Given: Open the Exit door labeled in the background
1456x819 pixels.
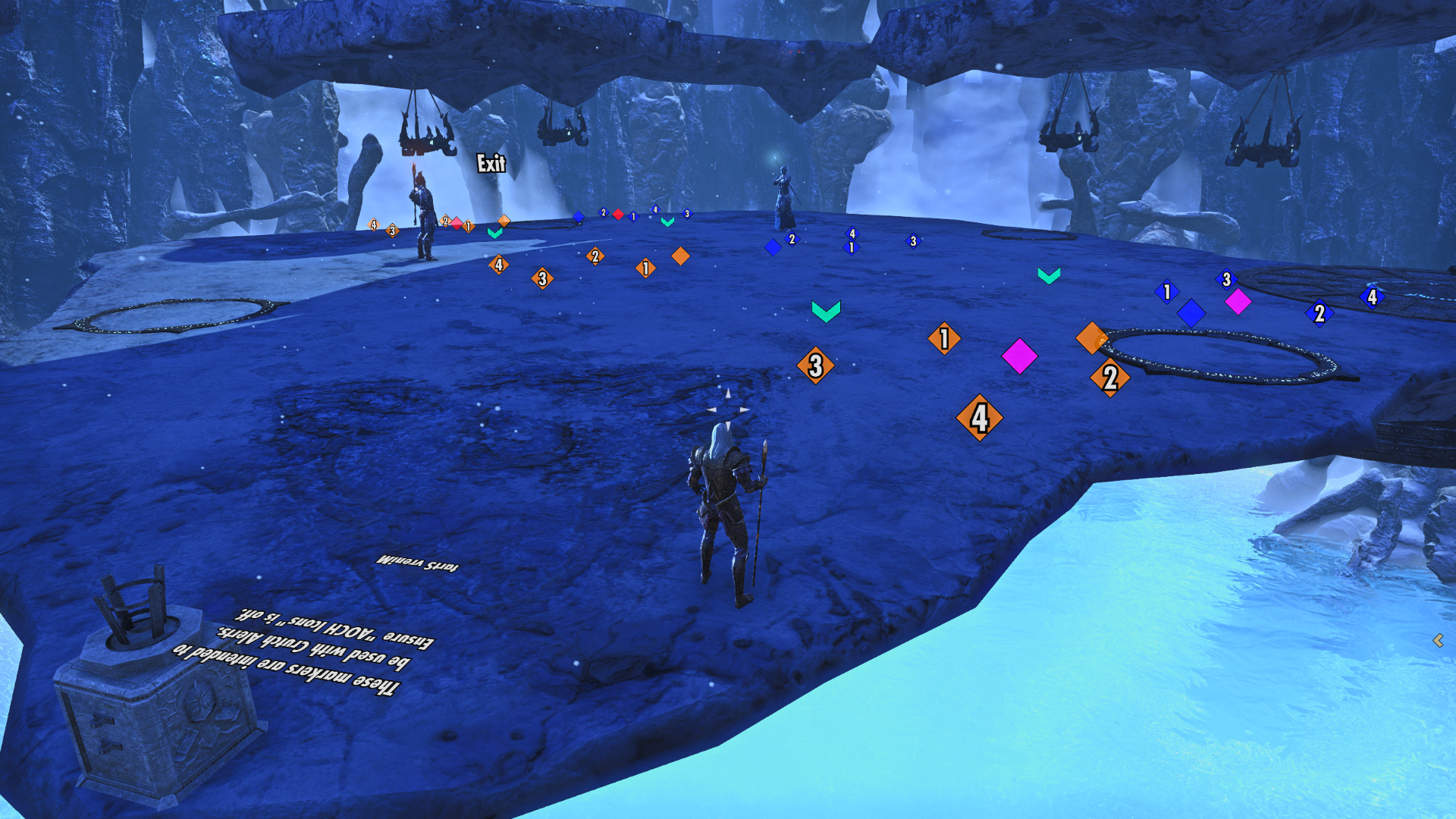Looking at the screenshot, I should [x=491, y=163].
